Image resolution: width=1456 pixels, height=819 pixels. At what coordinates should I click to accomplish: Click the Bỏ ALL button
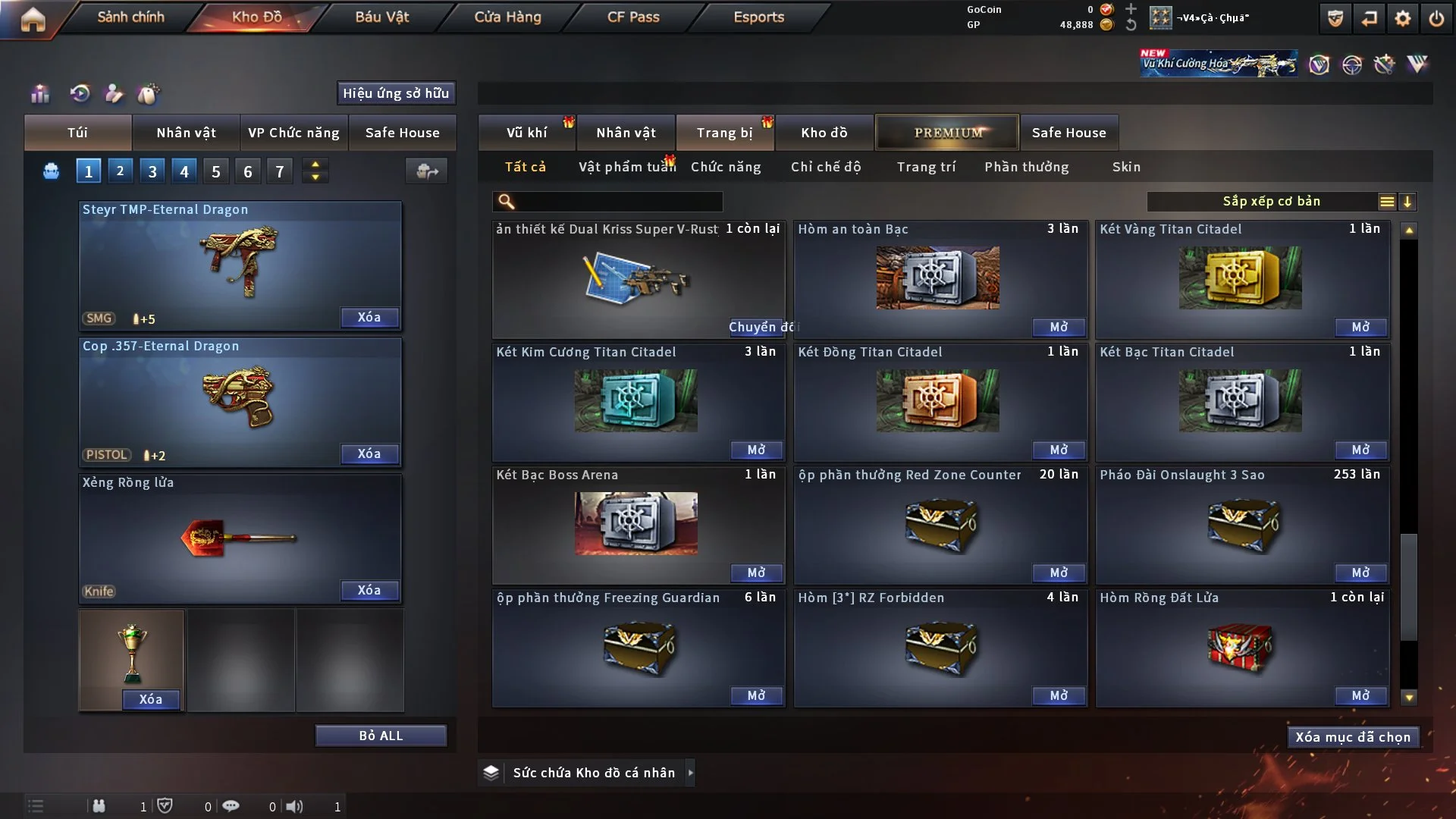tap(381, 736)
